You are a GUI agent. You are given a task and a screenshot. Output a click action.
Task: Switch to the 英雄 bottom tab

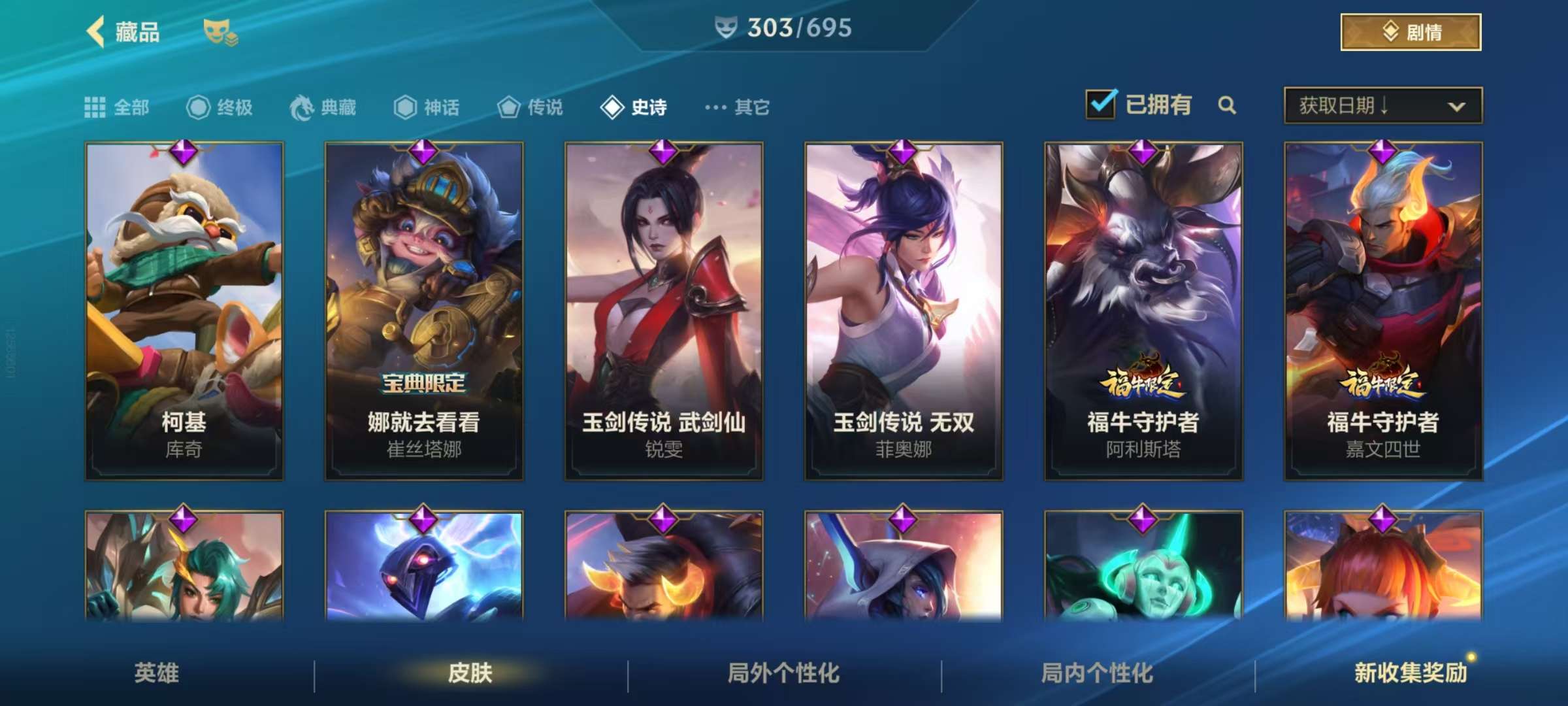click(157, 673)
